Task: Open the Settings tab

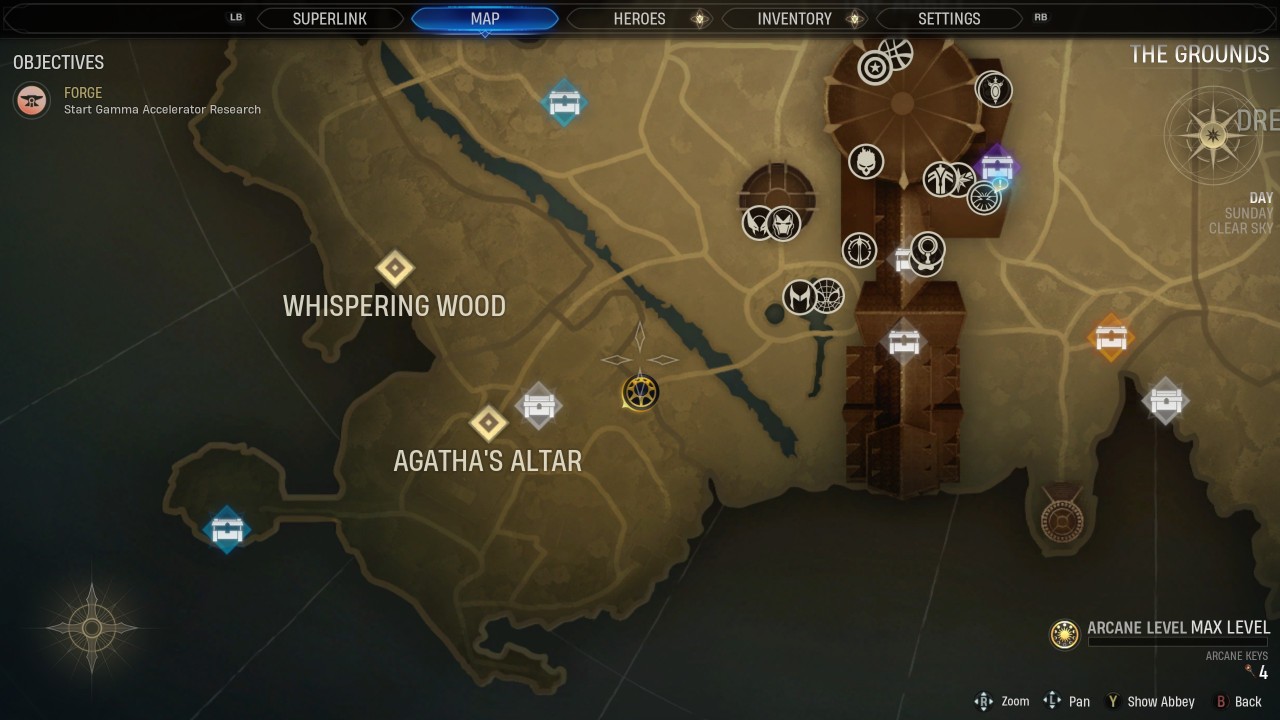Action: (949, 19)
